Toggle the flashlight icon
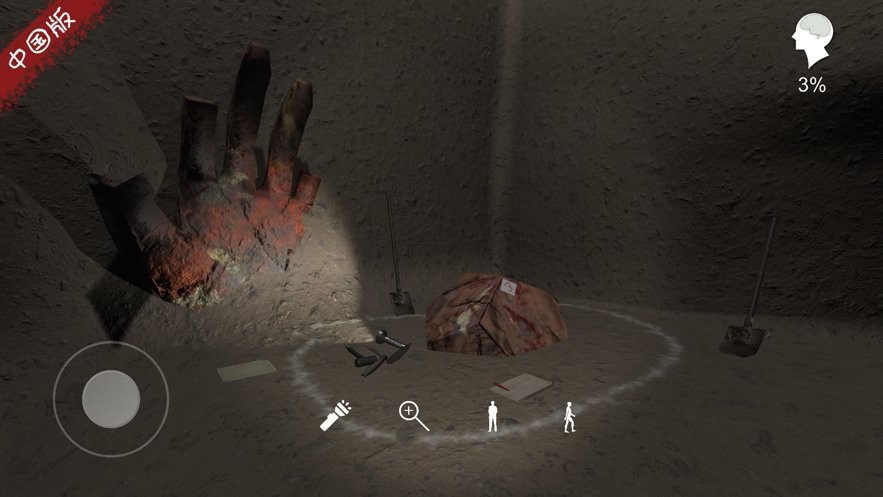The width and height of the screenshot is (883, 497). [x=335, y=415]
